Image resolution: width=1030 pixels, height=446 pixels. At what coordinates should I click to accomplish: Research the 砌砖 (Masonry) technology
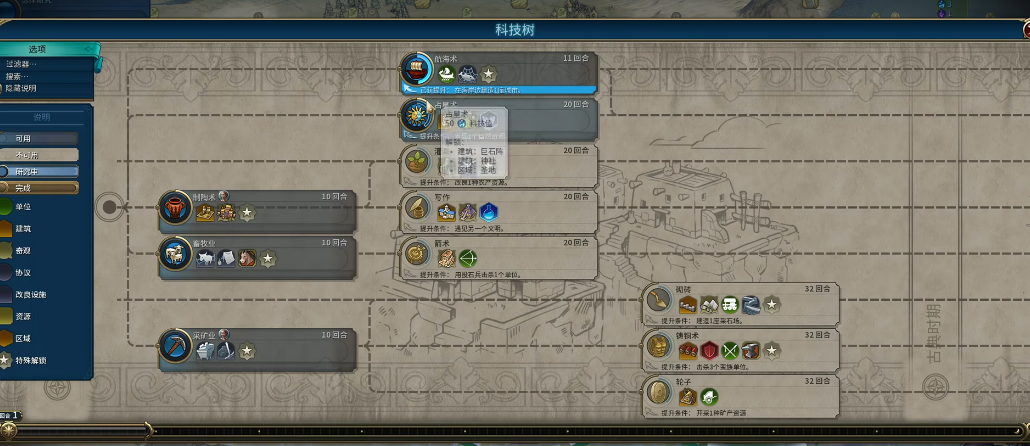coord(740,300)
